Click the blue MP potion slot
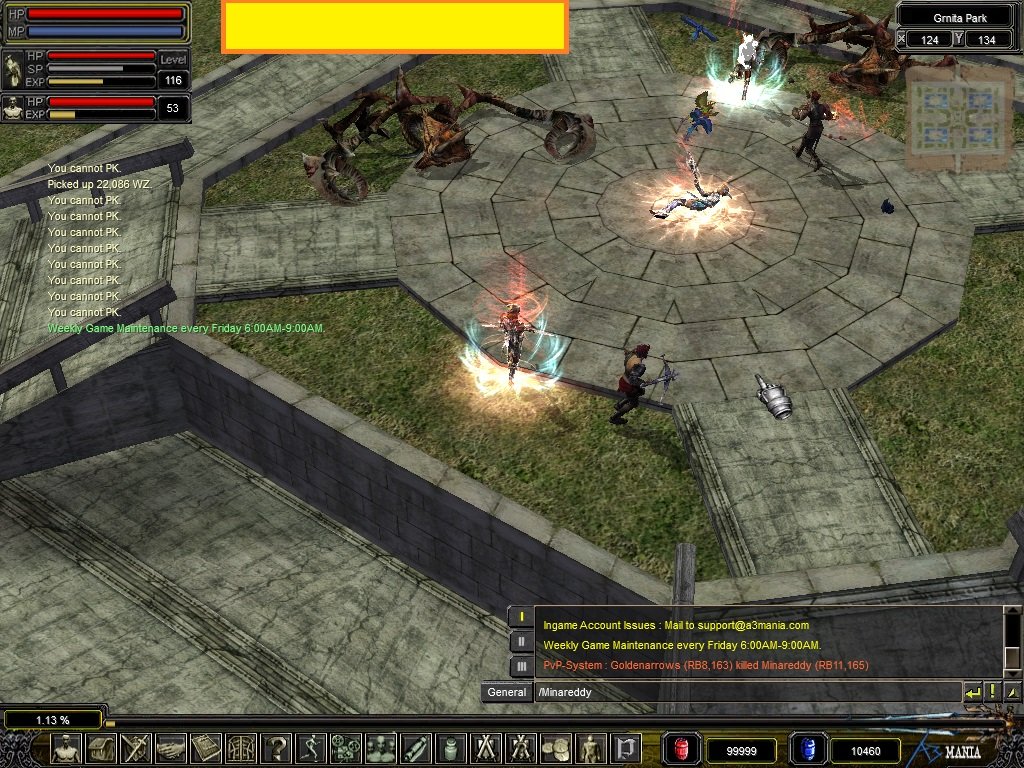The height and width of the screenshot is (768, 1024). 807,748
